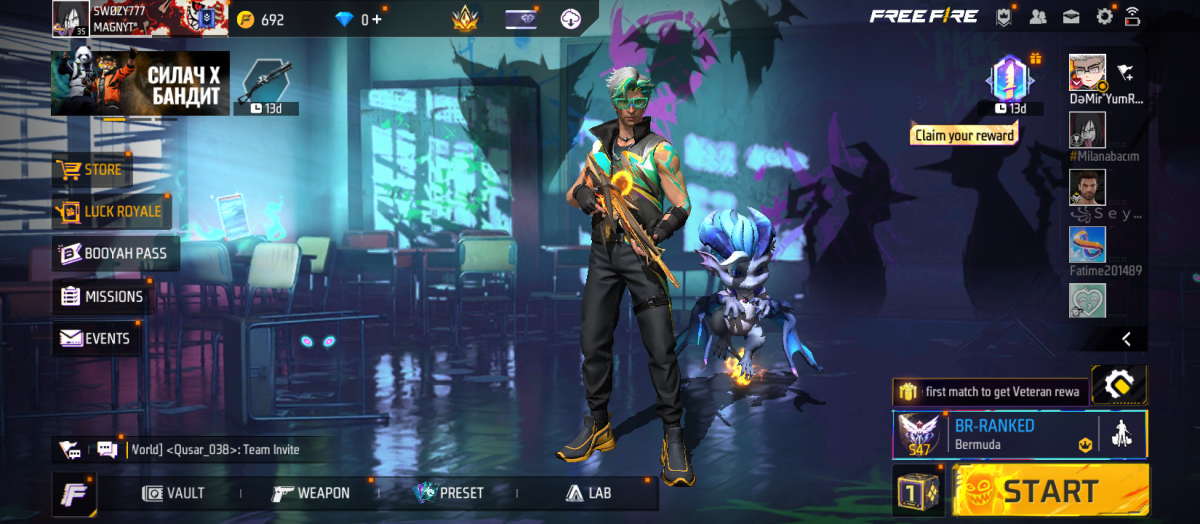
Task: Open the Store menu
Action: [x=91, y=170]
